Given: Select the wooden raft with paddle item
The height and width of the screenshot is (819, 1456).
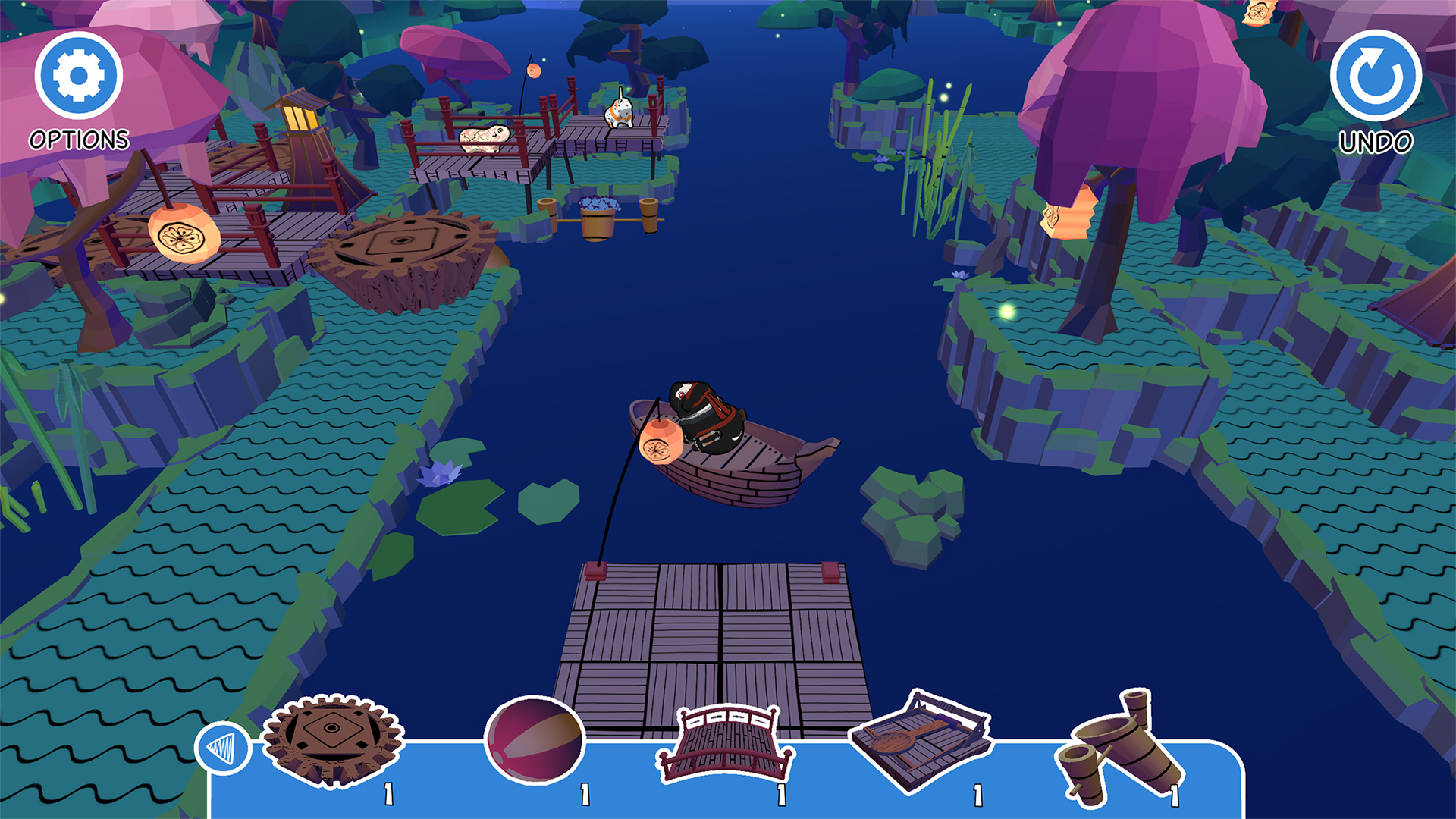Looking at the screenshot, I should click(x=920, y=739).
